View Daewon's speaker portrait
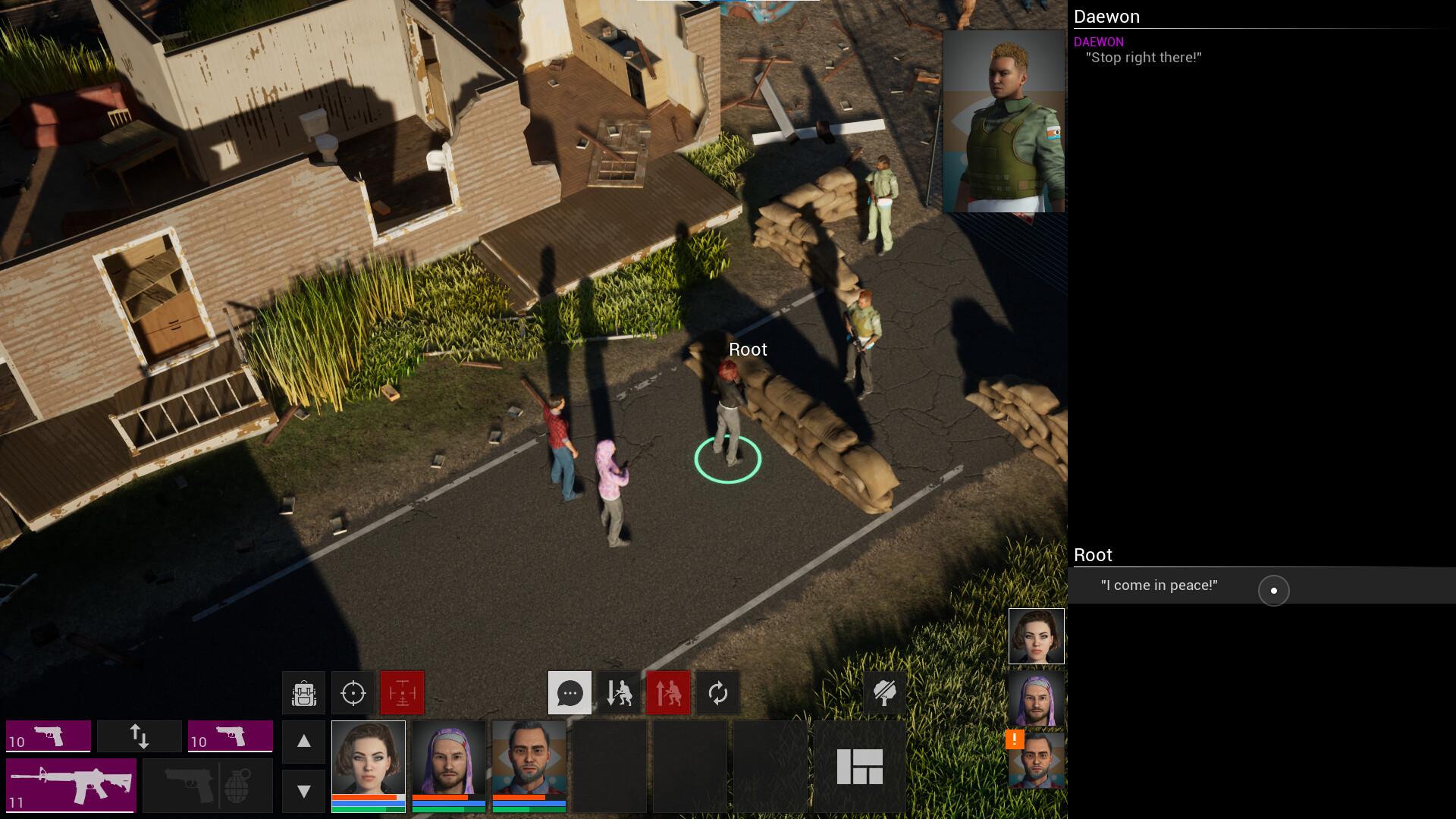 pos(1003,121)
